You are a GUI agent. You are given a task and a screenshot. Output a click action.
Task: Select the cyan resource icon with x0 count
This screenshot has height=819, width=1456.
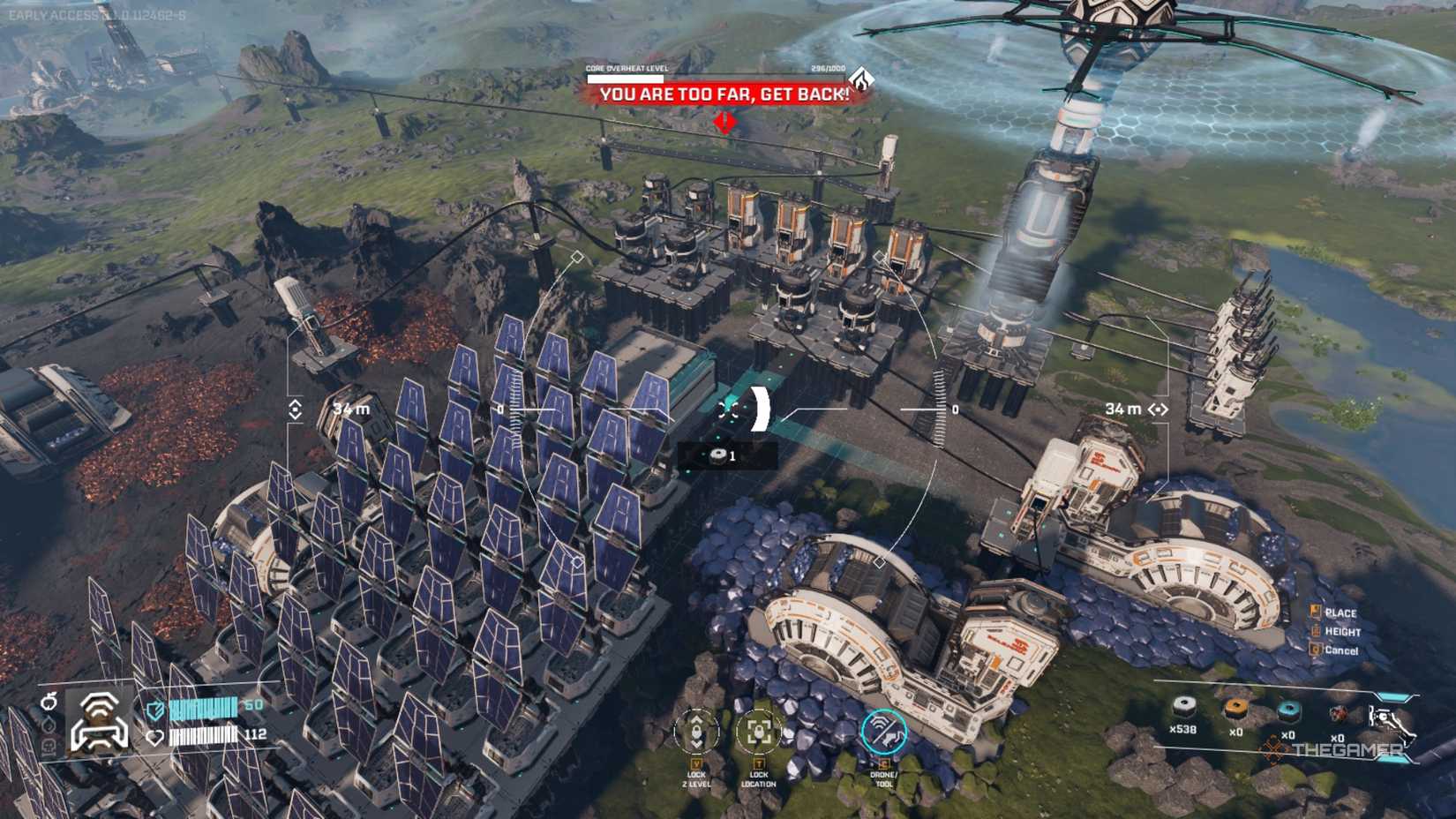tap(1289, 711)
